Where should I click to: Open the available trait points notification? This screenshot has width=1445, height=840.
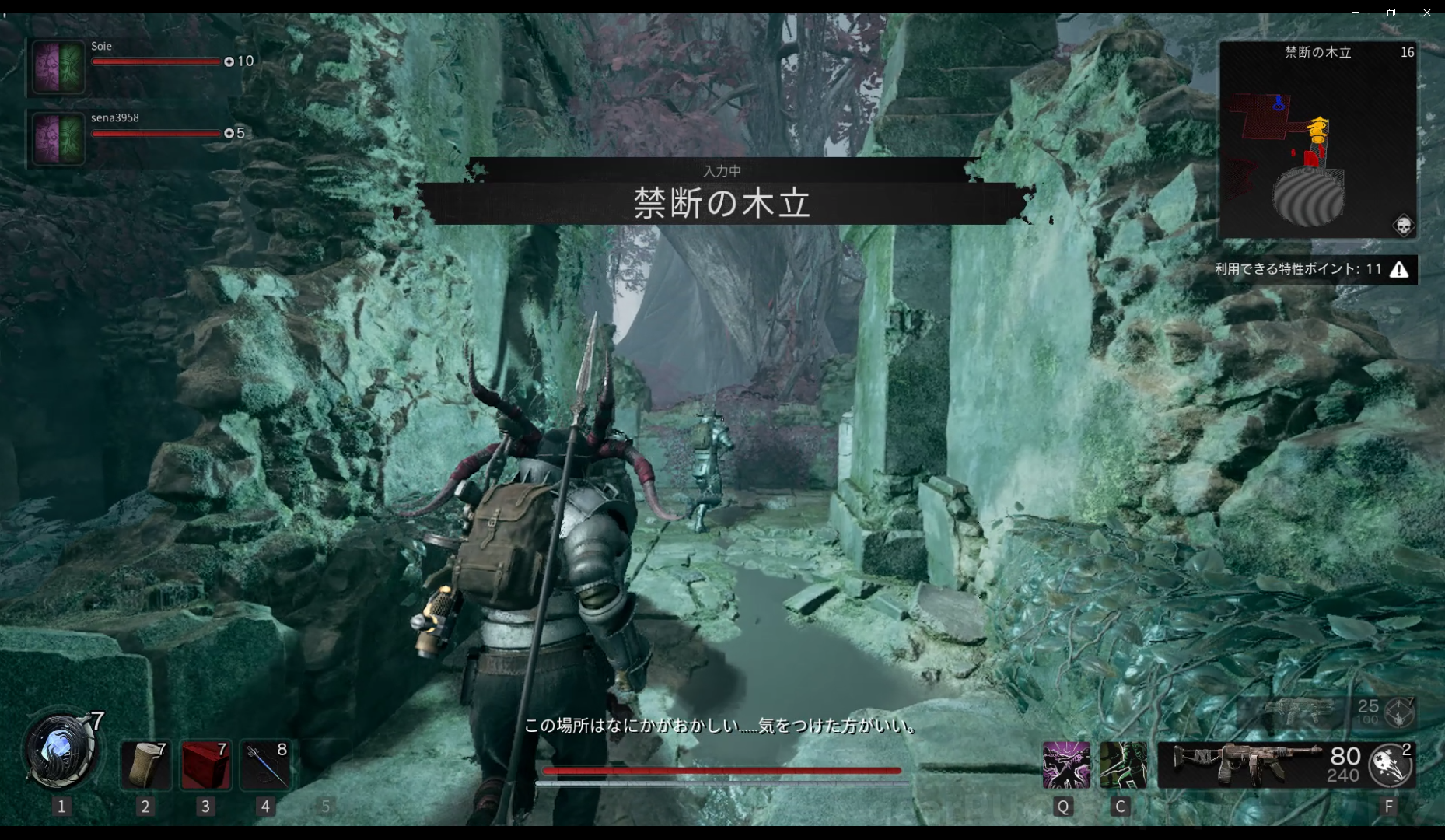pos(1314,269)
